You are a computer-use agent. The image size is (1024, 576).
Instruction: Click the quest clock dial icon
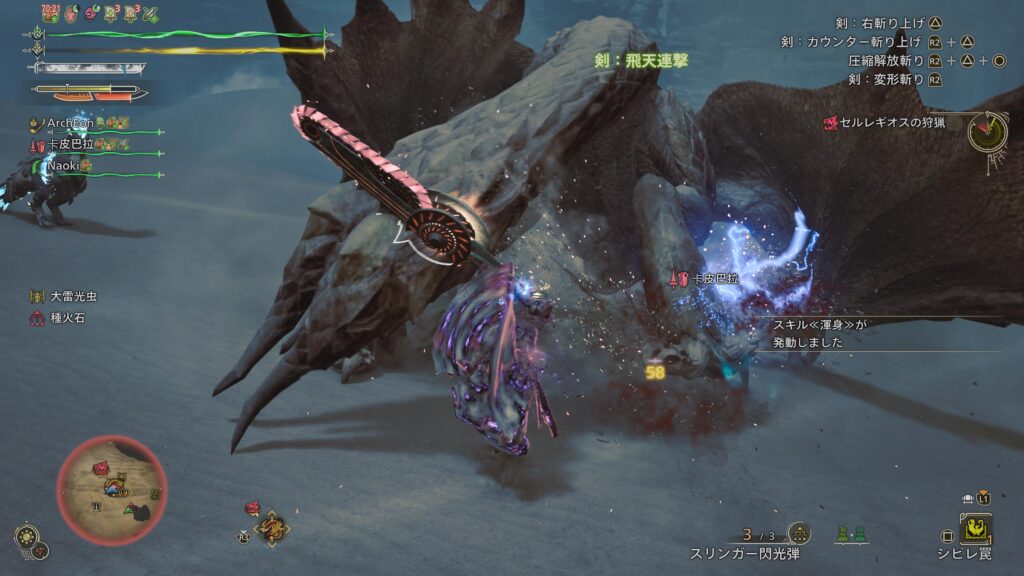pyautogui.click(x=988, y=130)
